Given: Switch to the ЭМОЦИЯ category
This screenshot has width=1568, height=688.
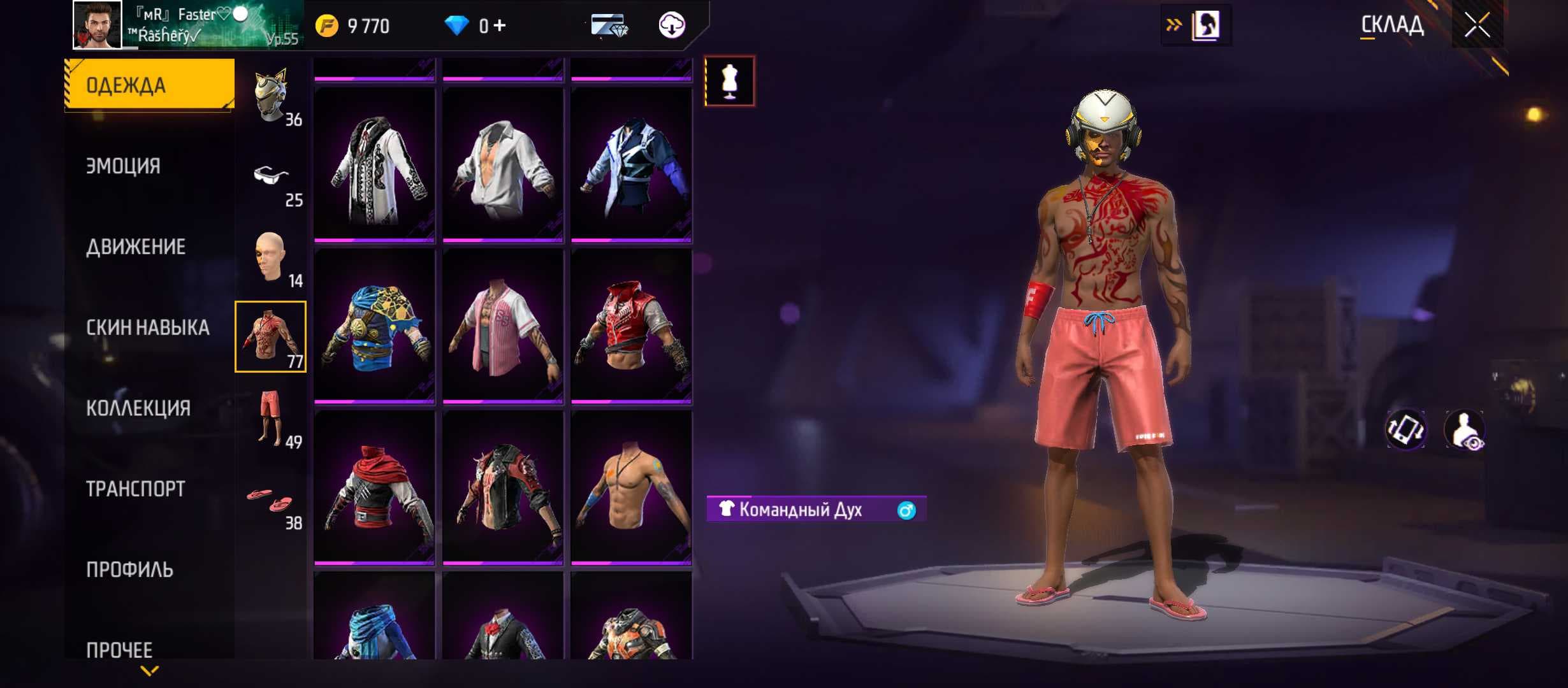Looking at the screenshot, I should pos(124,166).
